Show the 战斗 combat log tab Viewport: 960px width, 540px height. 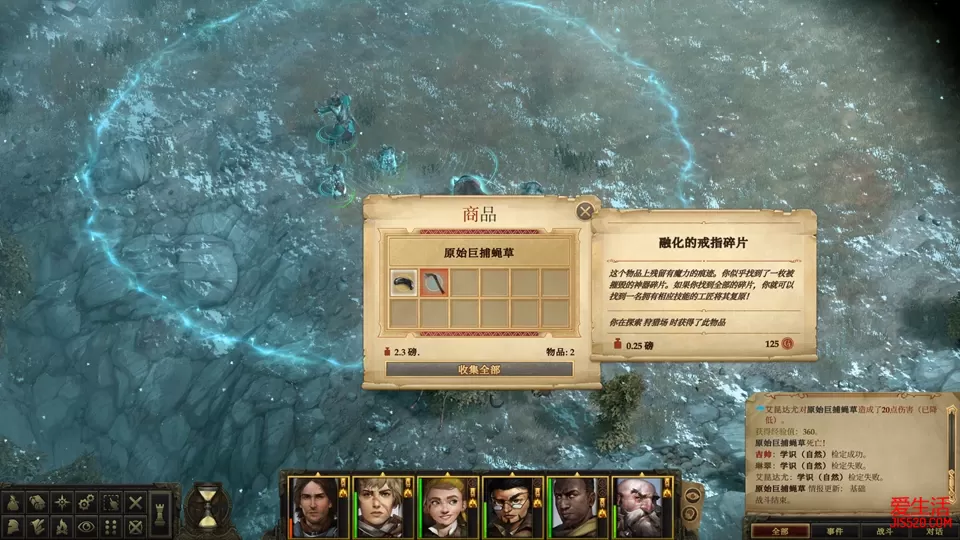(x=885, y=531)
